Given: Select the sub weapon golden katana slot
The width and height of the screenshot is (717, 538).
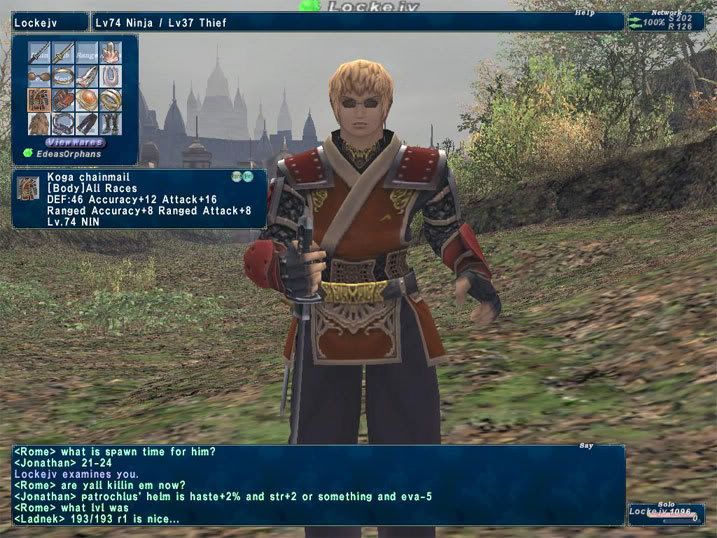Looking at the screenshot, I should coord(63,52).
